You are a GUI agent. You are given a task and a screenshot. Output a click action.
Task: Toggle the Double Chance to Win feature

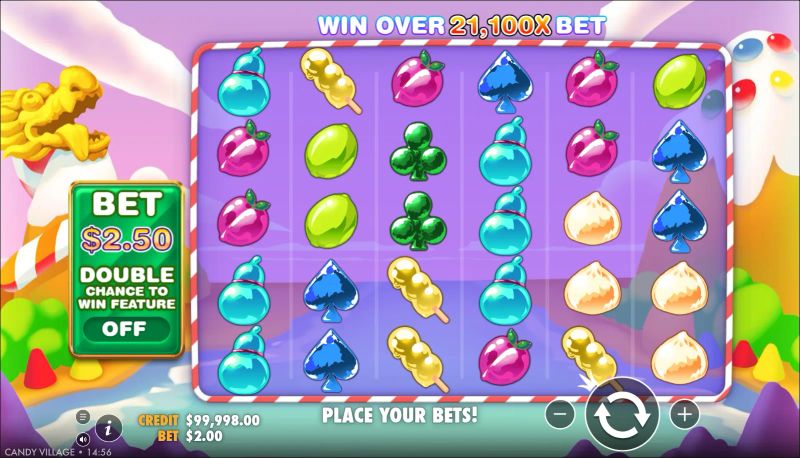point(125,328)
